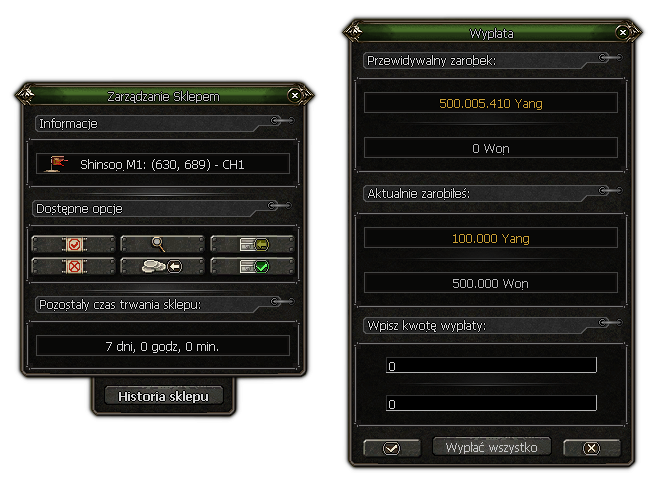Image resolution: width=659 pixels, height=485 pixels.
Task: Click the scroll with red X button
Action: click(x=72, y=266)
